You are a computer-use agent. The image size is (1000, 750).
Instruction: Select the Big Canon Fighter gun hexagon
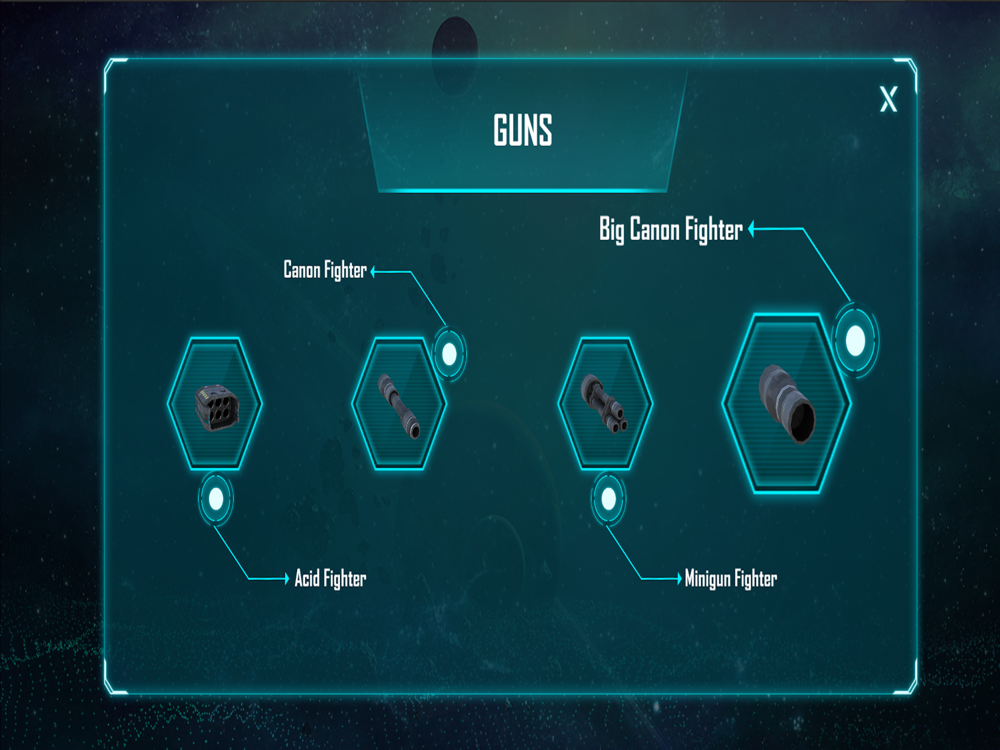(x=786, y=405)
